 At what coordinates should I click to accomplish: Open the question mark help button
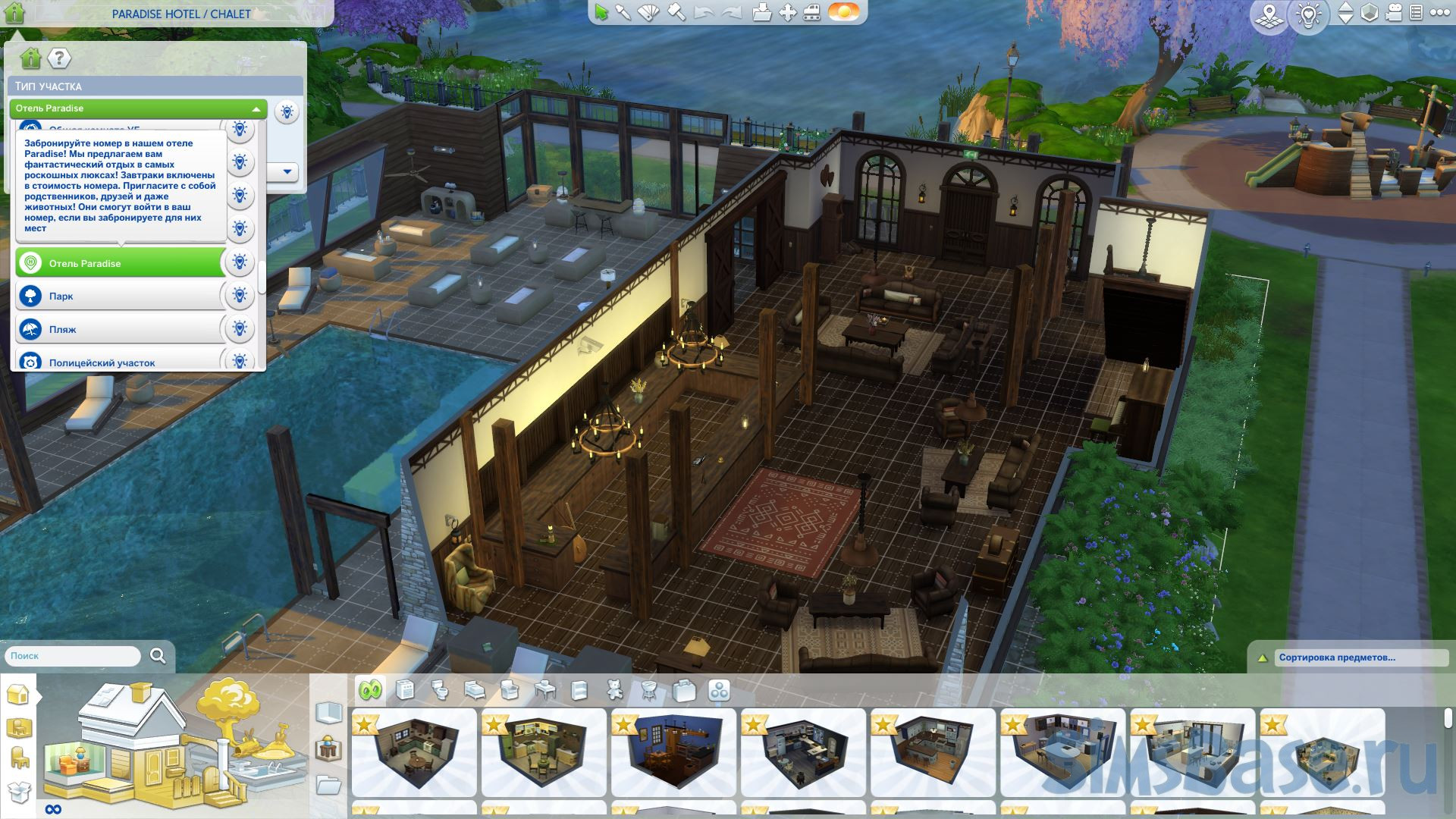point(59,58)
